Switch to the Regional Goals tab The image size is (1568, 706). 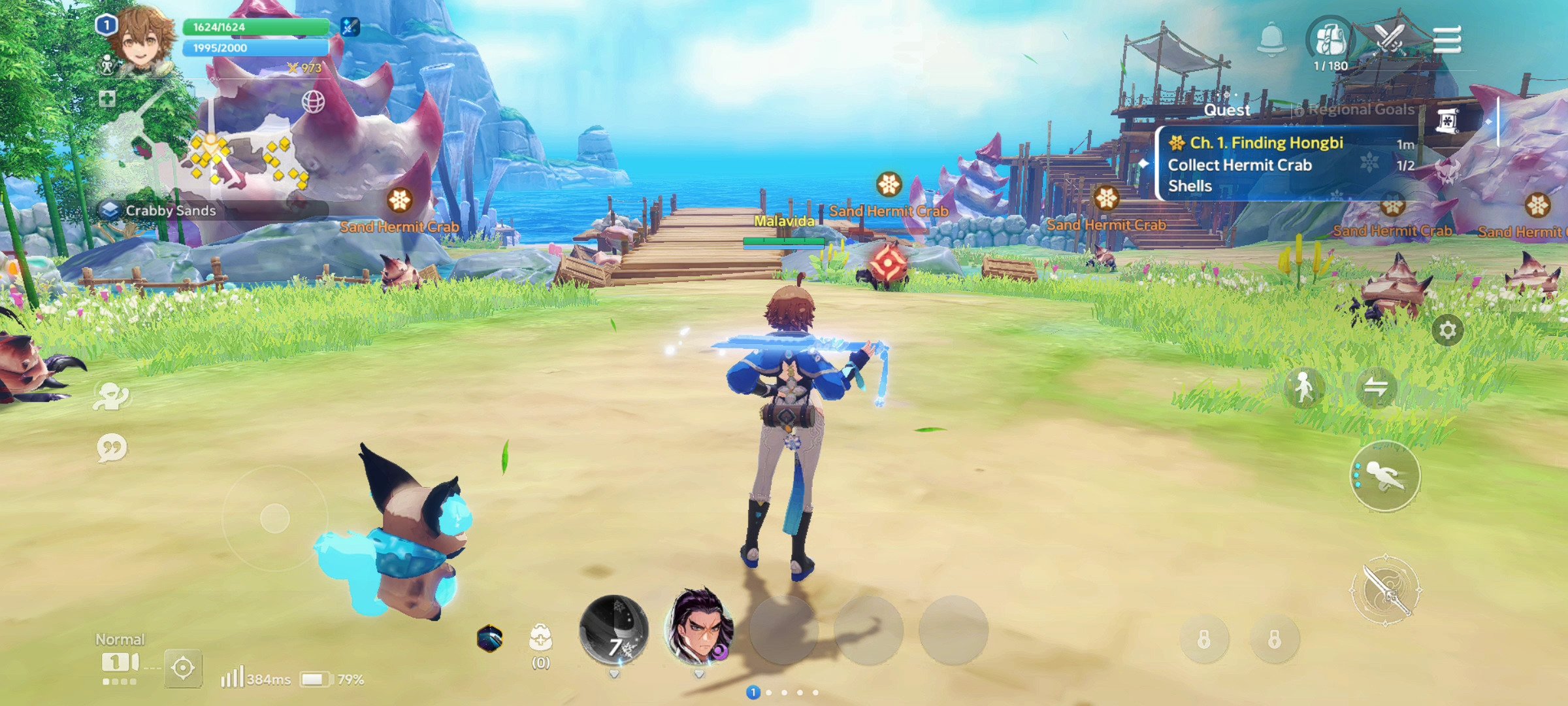(1360, 110)
